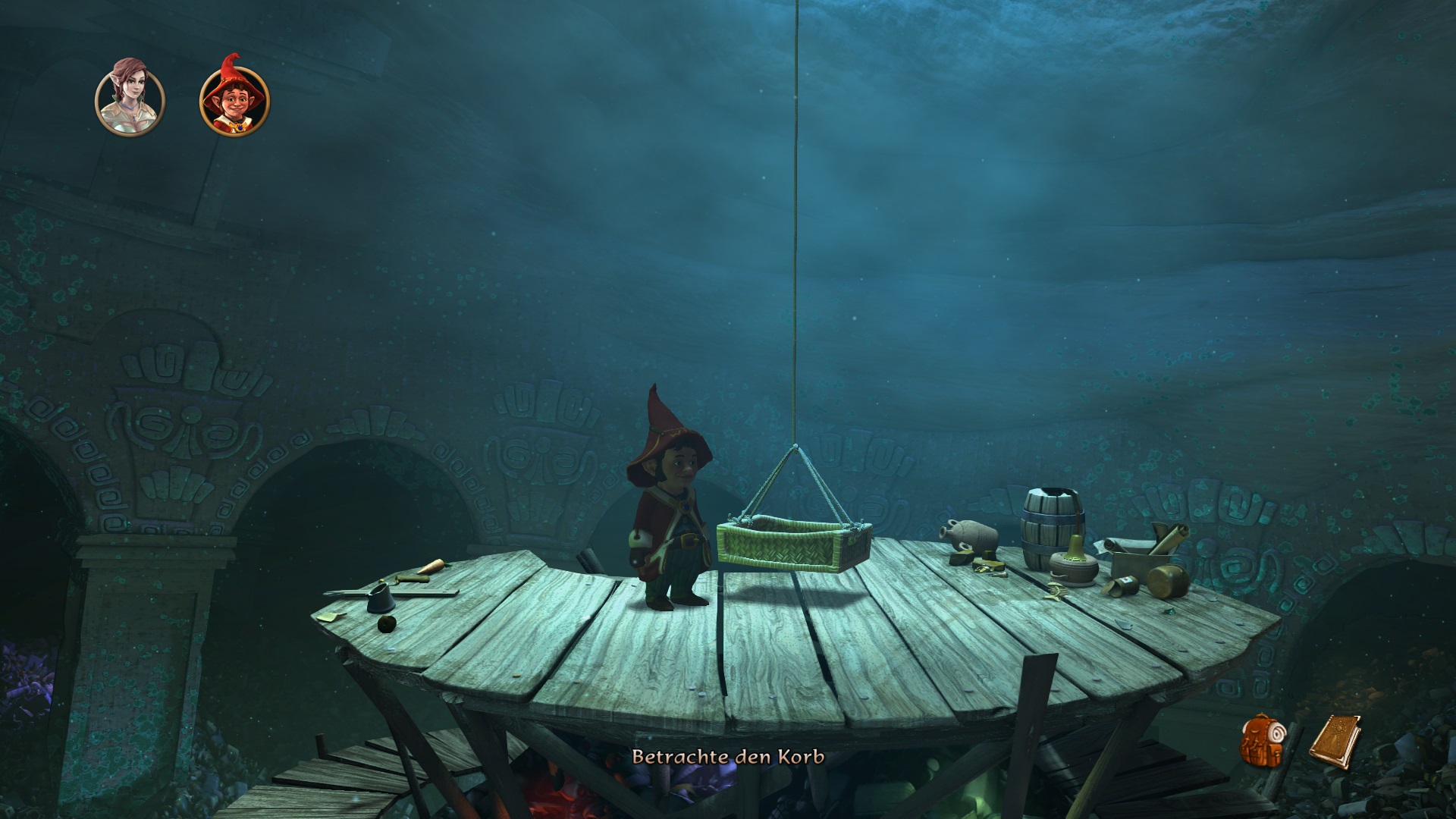
Task: Open the orange backpack inventory
Action: coord(1261,739)
